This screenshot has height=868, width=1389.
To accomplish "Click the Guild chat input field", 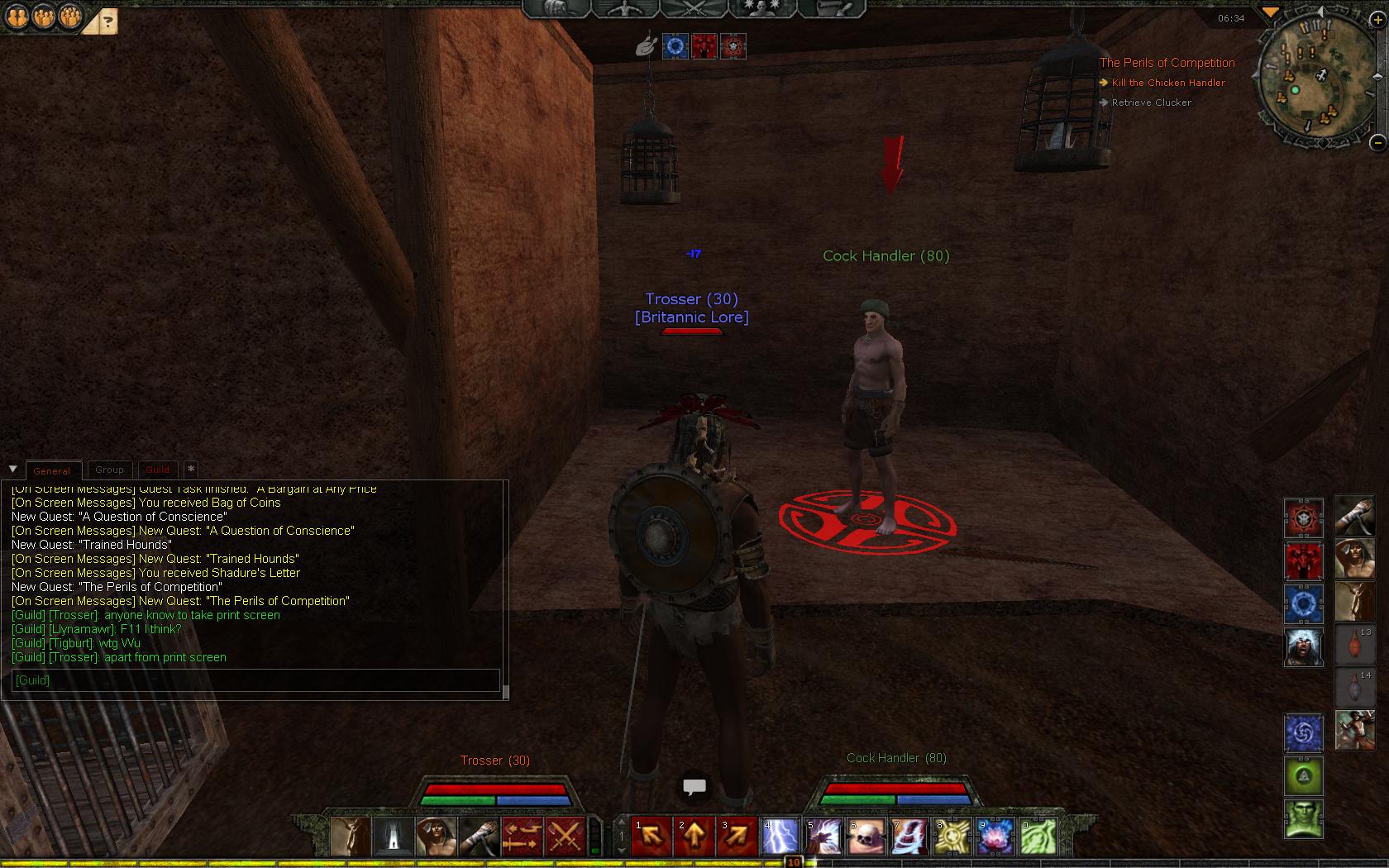I will (x=255, y=680).
